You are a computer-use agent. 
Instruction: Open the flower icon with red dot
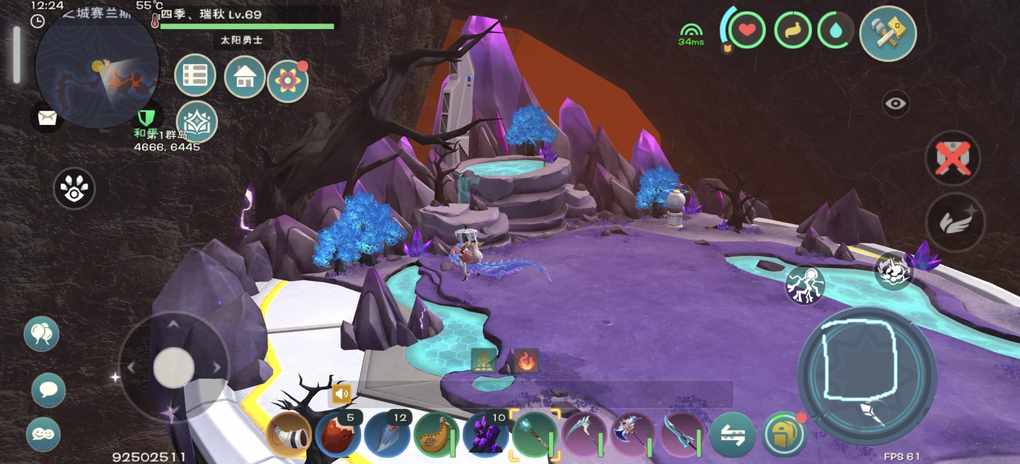288,80
